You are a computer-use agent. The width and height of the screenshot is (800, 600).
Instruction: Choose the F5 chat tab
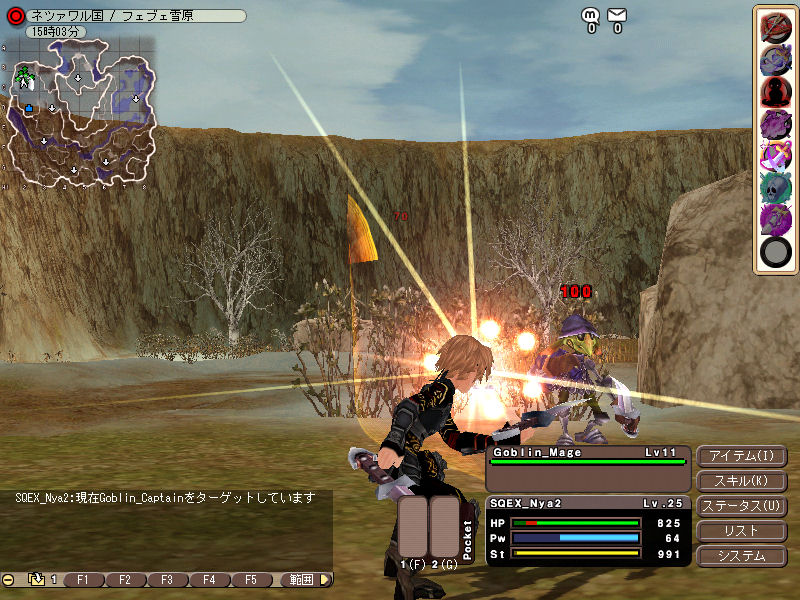tap(251, 579)
